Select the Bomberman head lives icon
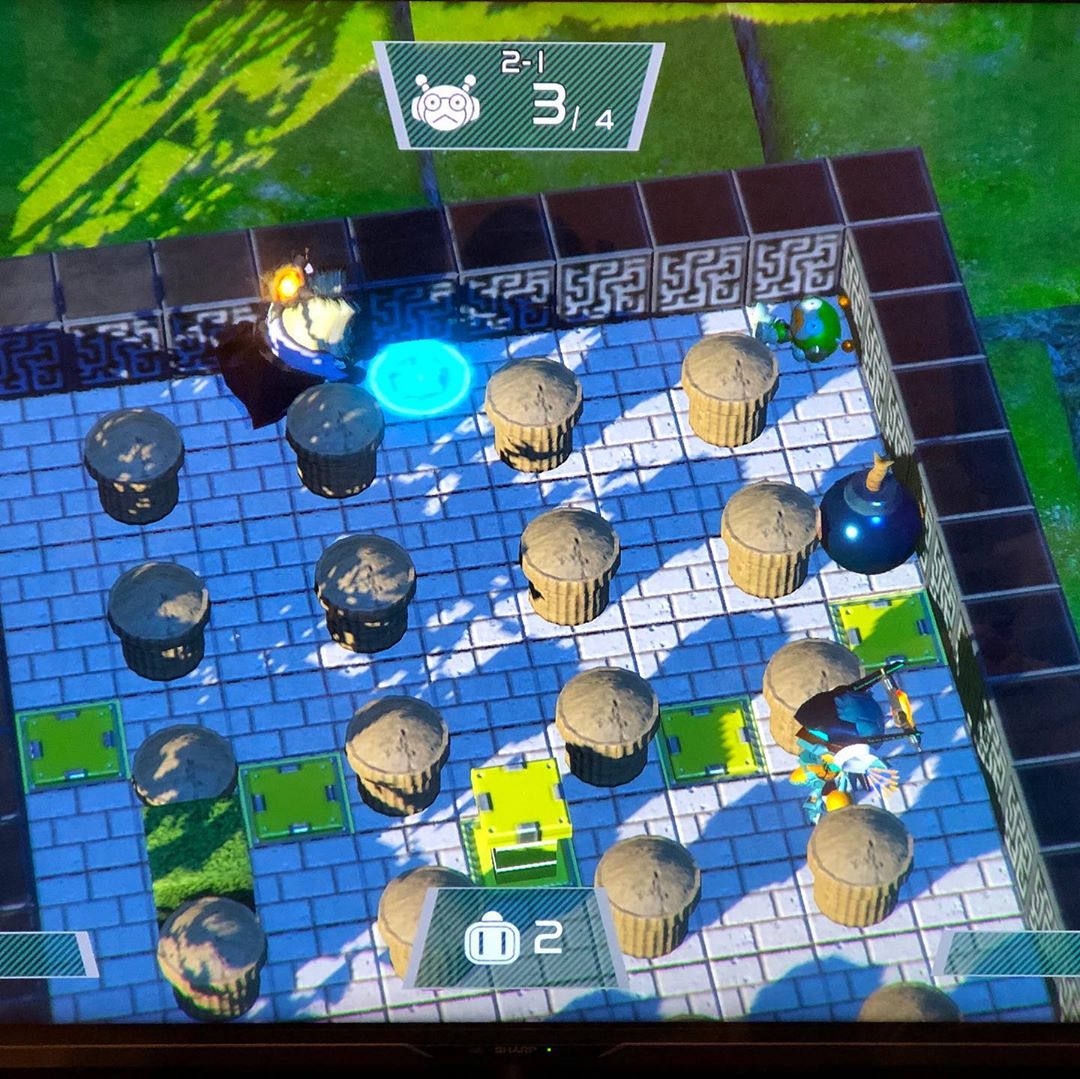 point(491,940)
